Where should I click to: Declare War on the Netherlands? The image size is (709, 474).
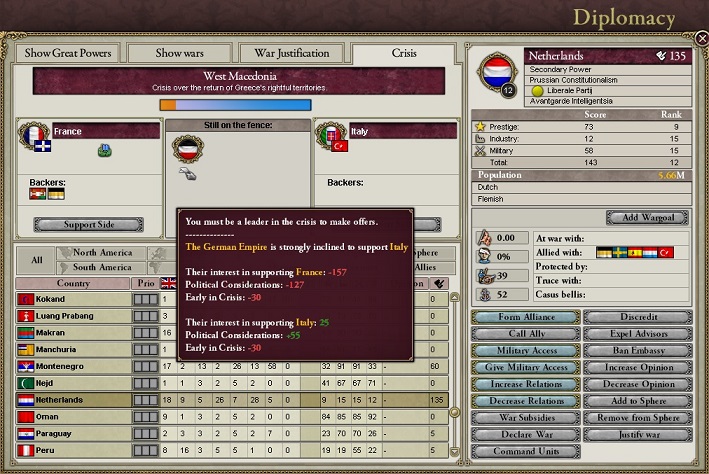point(524,434)
